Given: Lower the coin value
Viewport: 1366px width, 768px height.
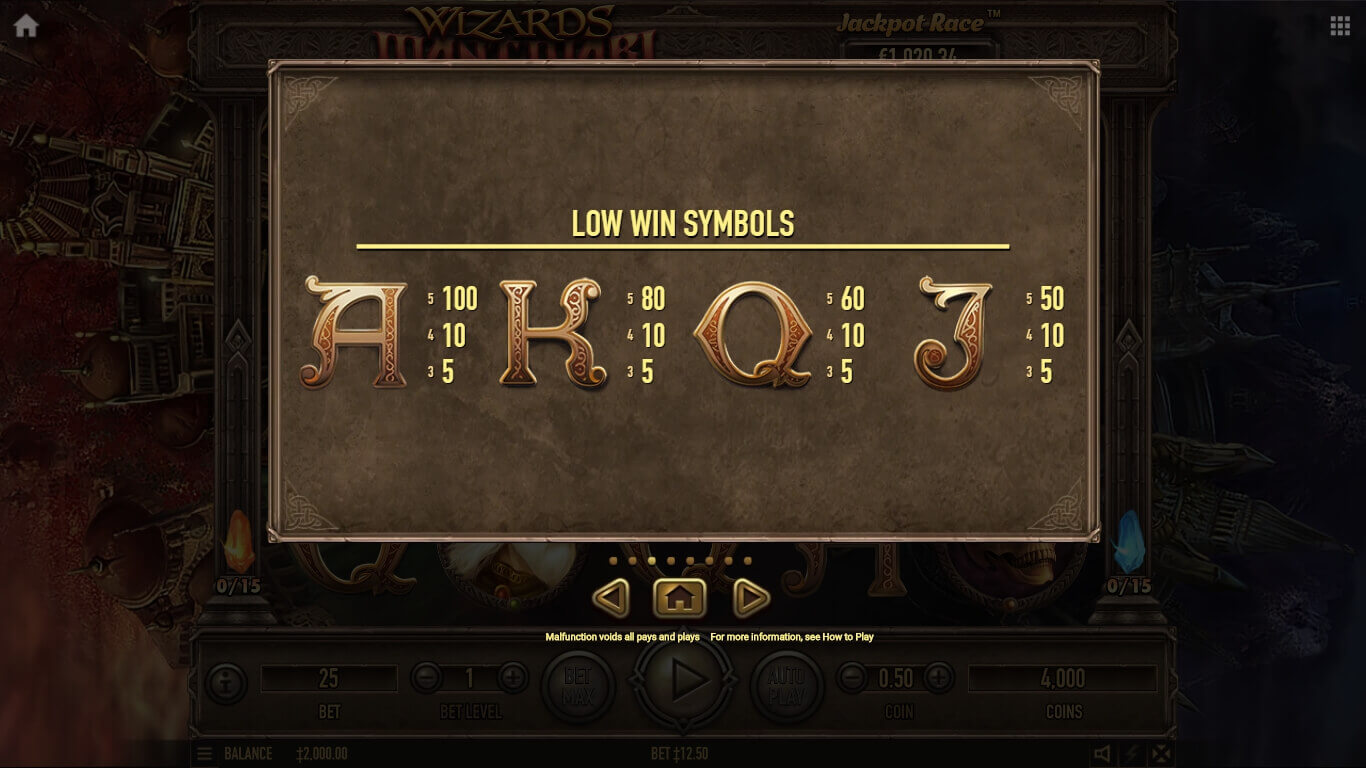Looking at the screenshot, I should pyautogui.click(x=852, y=678).
